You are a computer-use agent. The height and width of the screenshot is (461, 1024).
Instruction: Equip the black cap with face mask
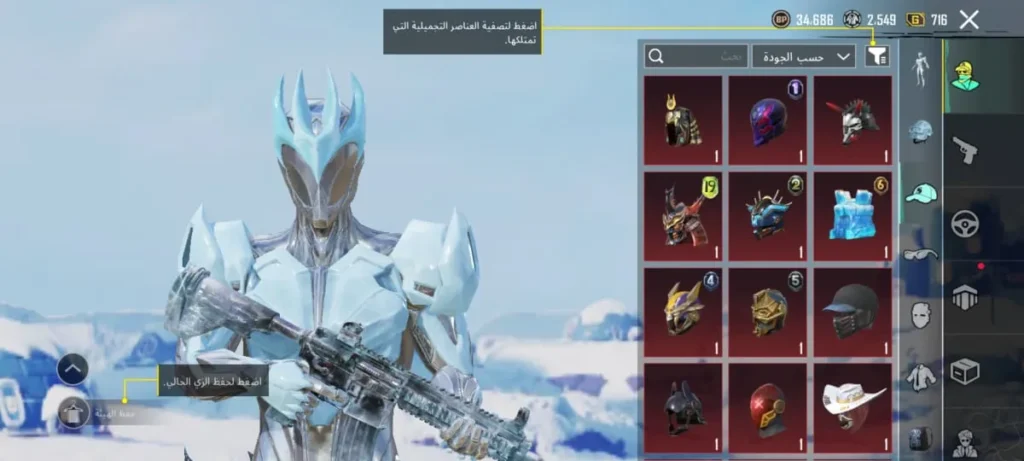click(852, 310)
